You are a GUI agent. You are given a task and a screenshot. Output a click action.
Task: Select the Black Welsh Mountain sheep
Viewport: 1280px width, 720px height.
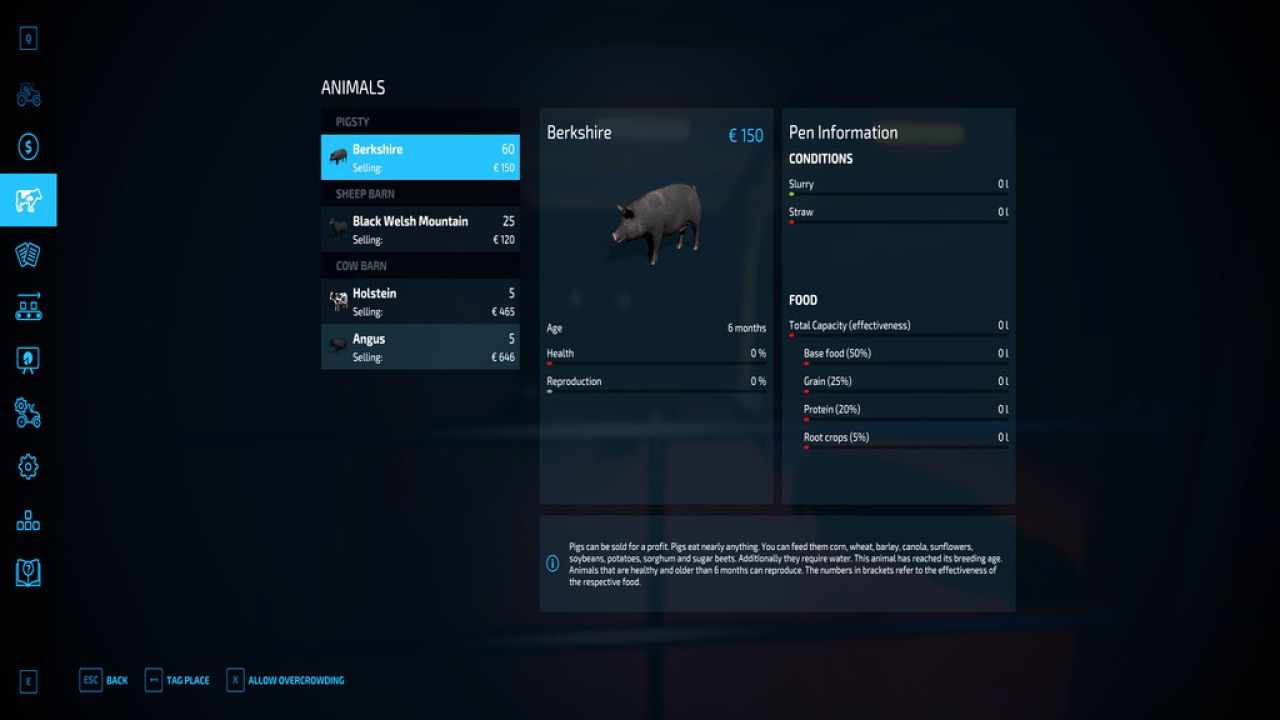click(420, 229)
